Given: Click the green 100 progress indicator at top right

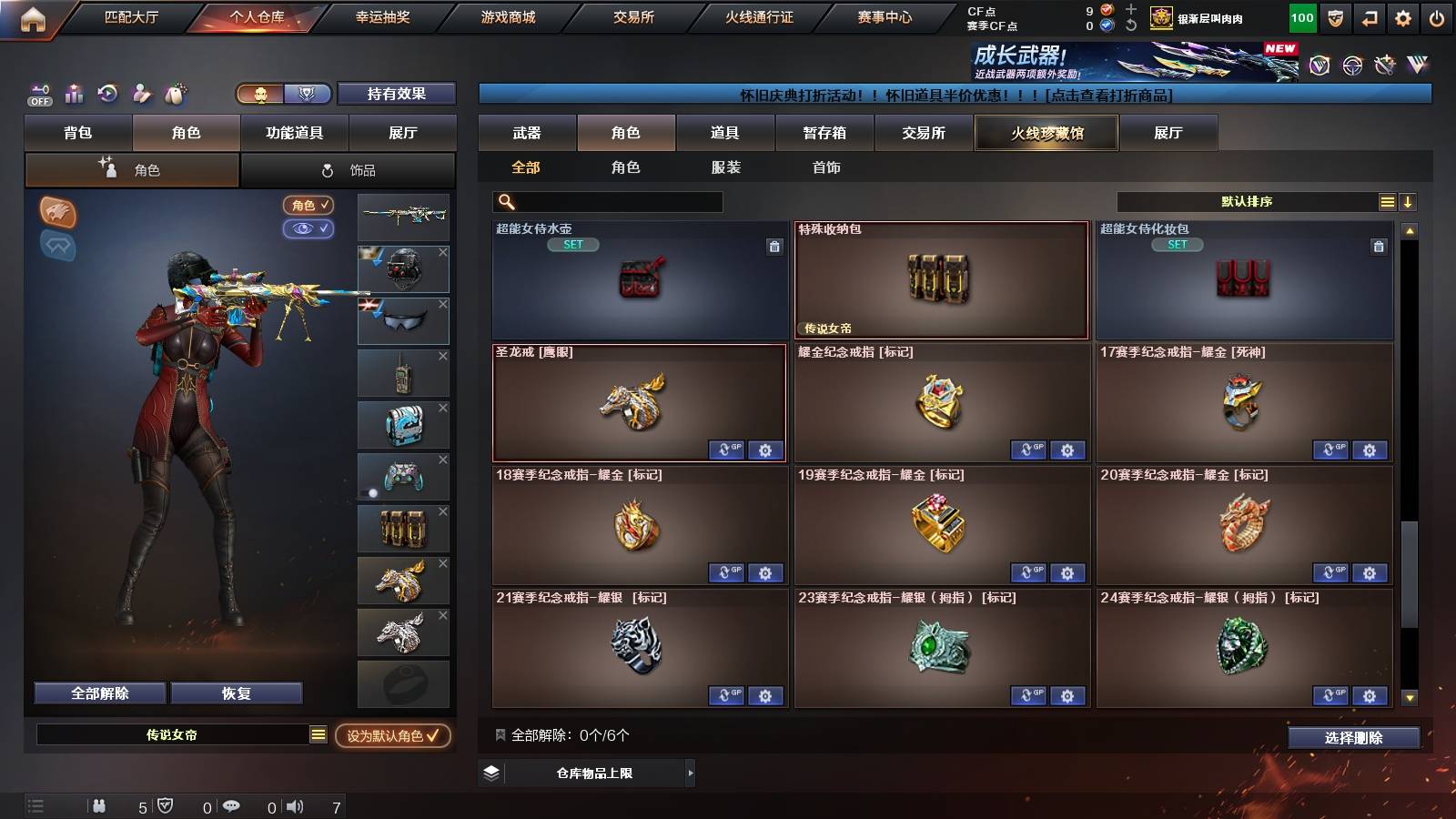Looking at the screenshot, I should click(1302, 16).
